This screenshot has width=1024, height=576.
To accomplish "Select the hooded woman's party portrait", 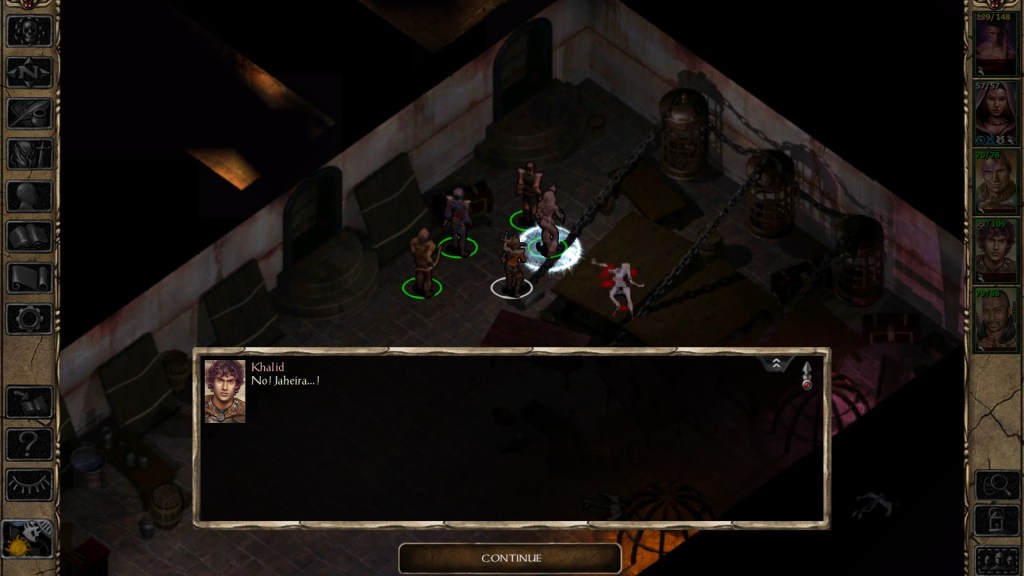I will tap(995, 113).
